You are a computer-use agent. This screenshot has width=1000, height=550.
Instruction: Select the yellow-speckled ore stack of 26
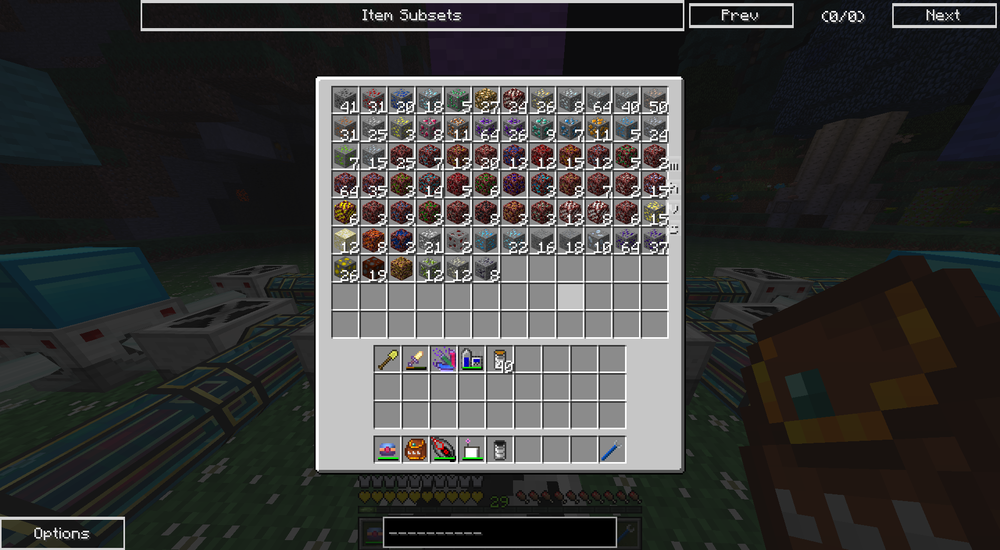tap(345, 268)
